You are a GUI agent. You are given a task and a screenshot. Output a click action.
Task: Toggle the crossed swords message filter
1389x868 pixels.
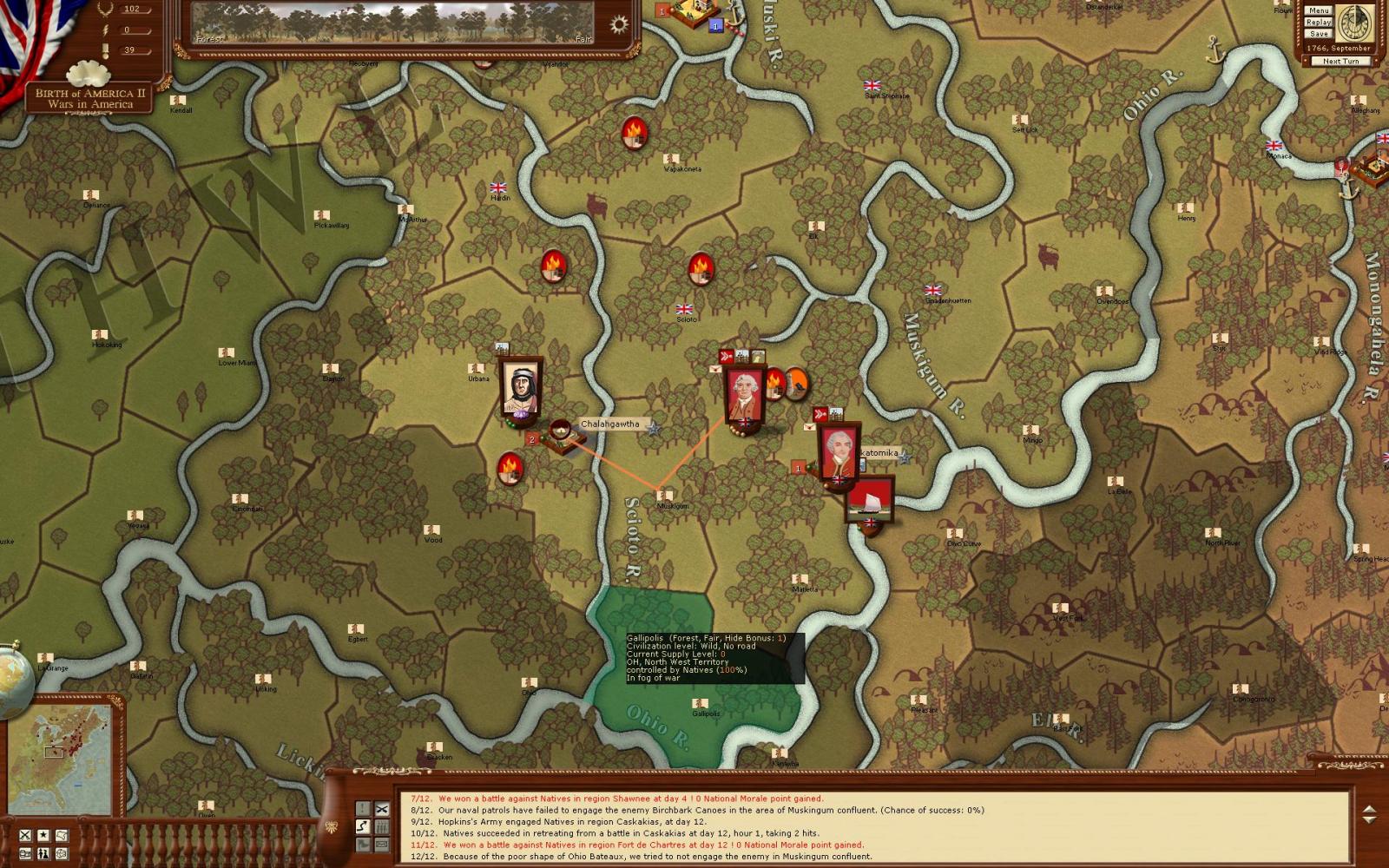point(382,809)
